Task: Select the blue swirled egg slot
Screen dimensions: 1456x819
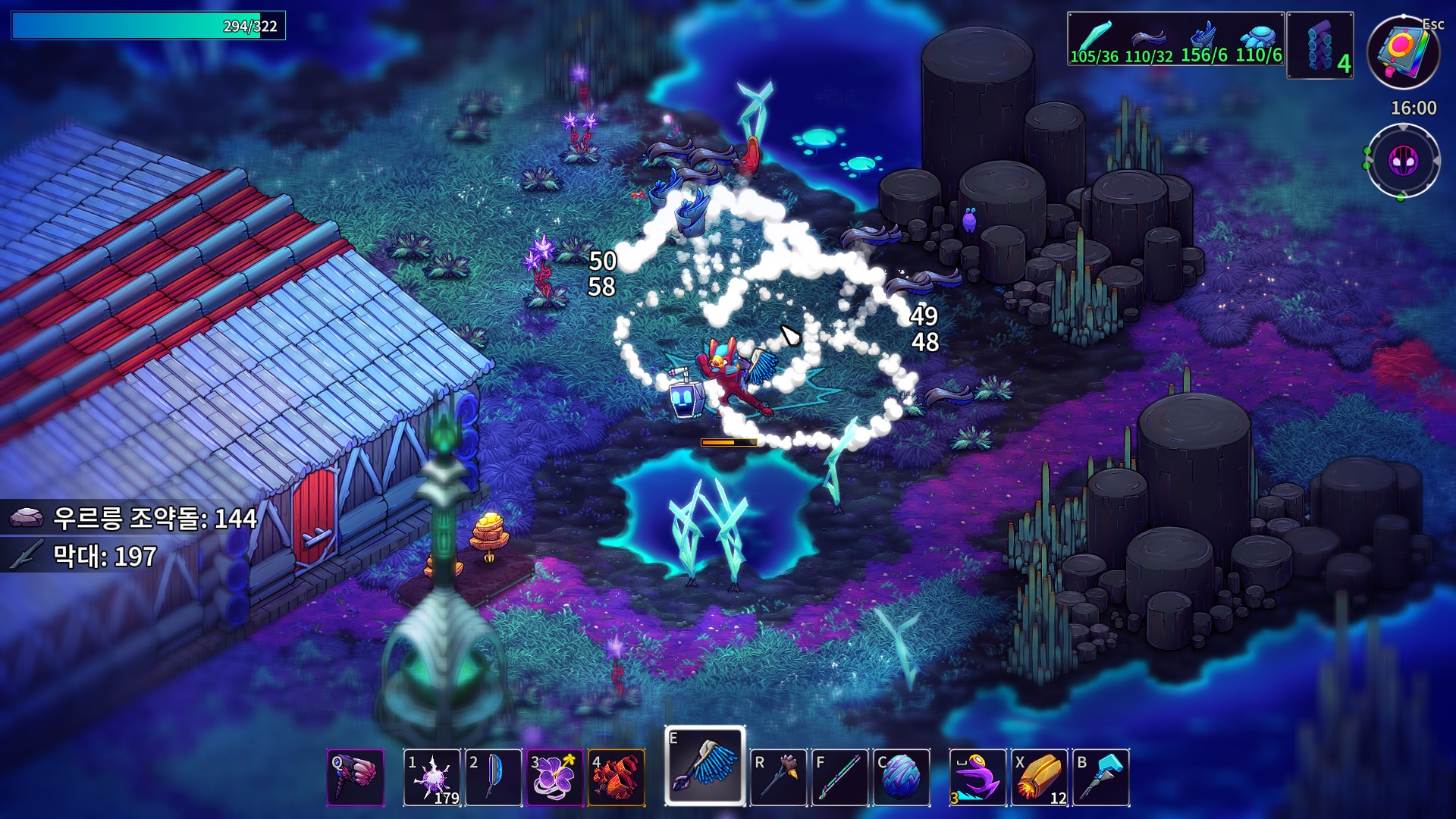Action: [902, 777]
